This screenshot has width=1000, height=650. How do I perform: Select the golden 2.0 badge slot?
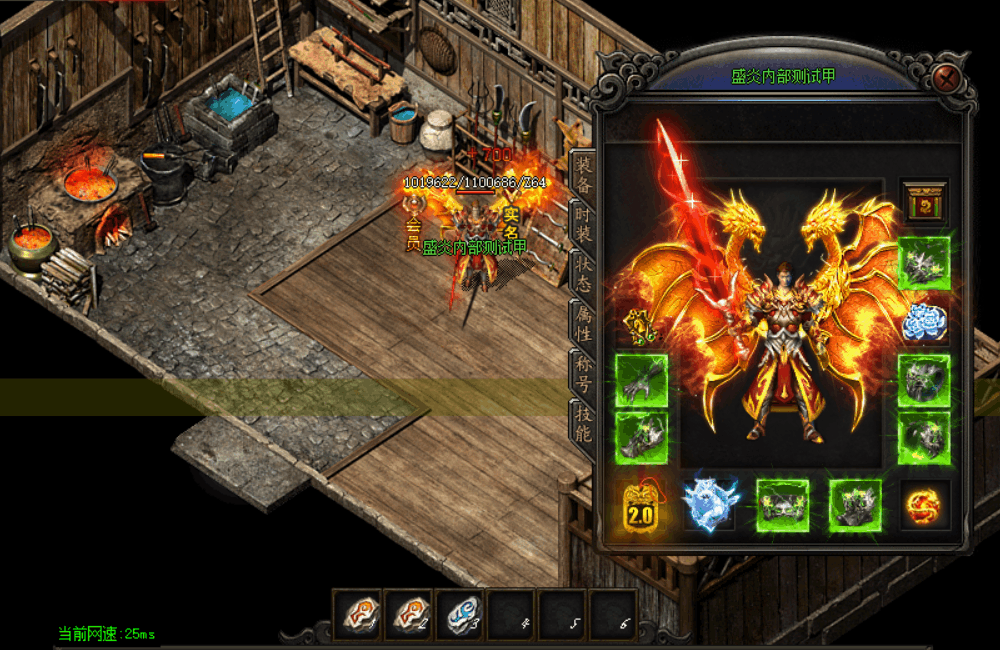tap(640, 506)
